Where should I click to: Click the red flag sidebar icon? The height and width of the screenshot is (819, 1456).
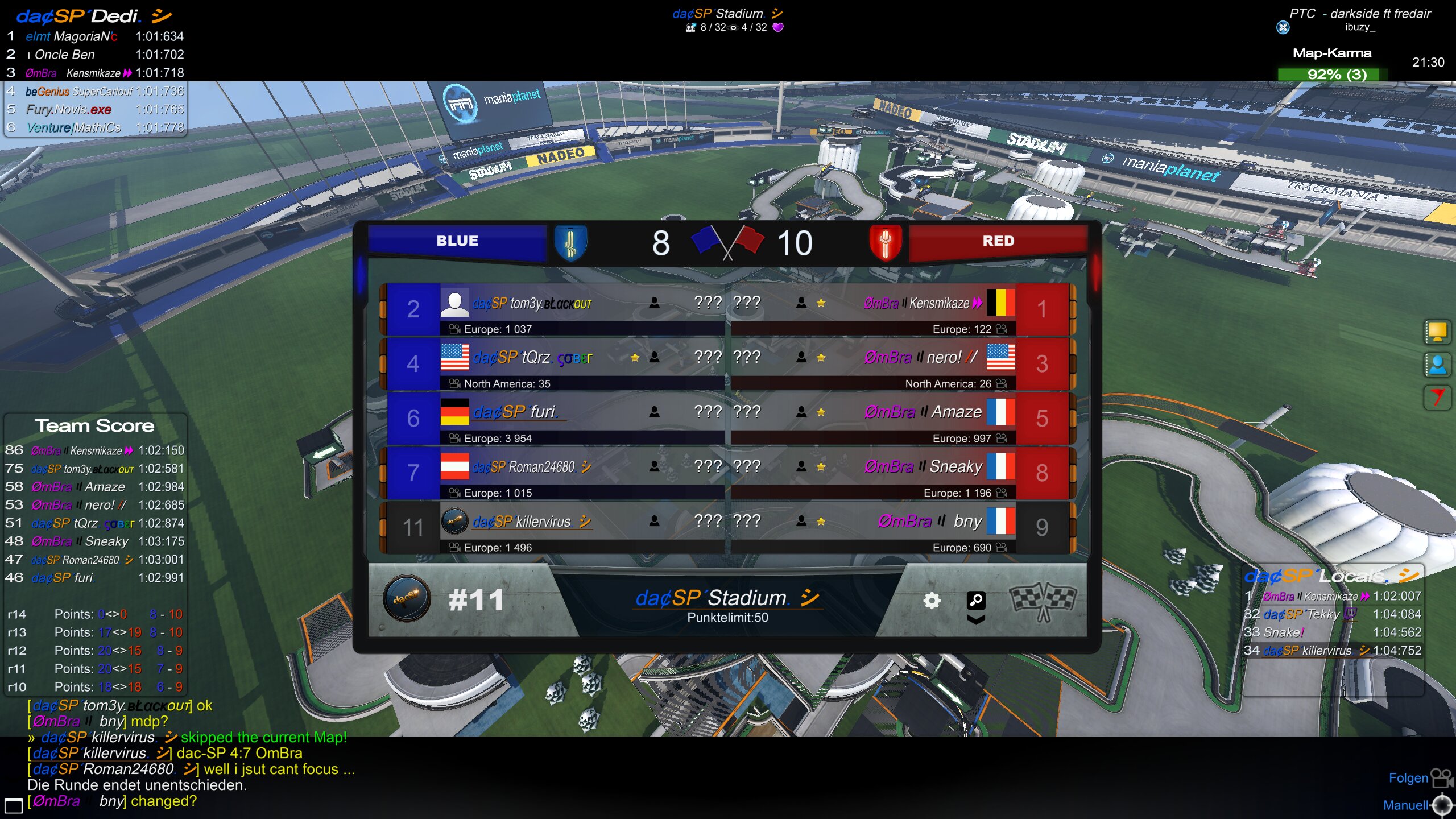click(x=1437, y=397)
